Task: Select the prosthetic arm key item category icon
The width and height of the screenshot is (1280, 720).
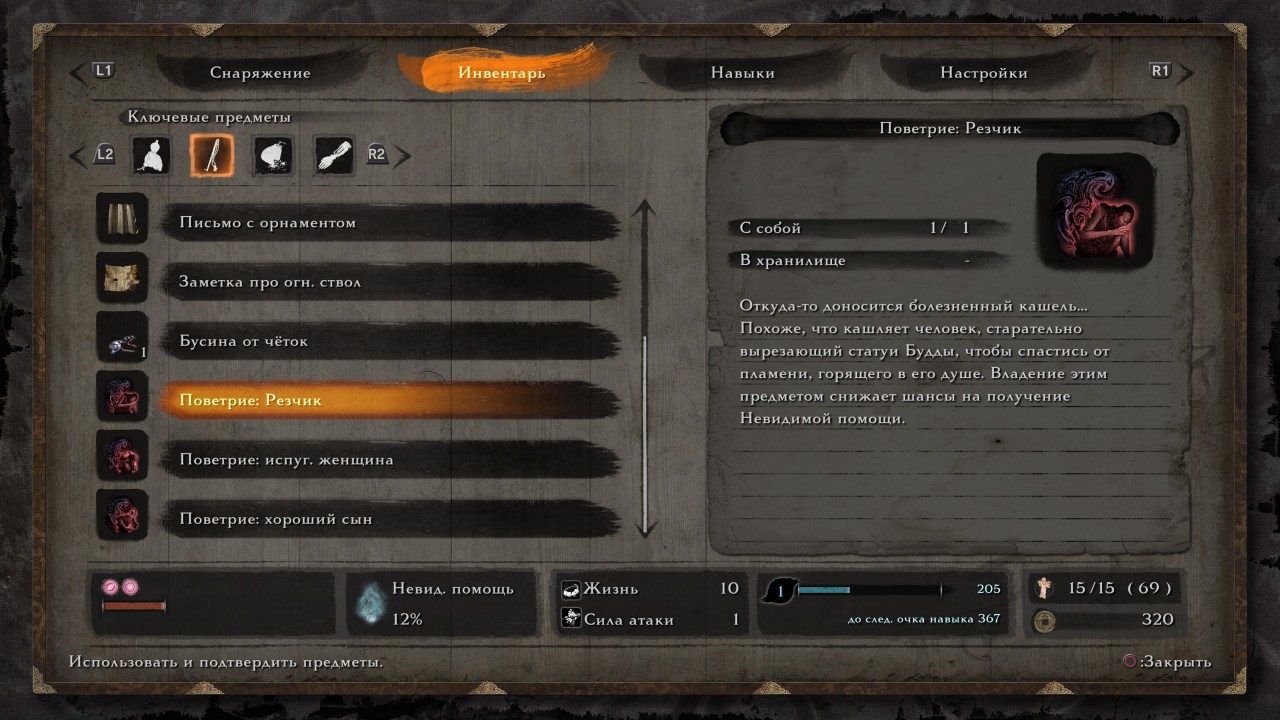Action: click(332, 155)
